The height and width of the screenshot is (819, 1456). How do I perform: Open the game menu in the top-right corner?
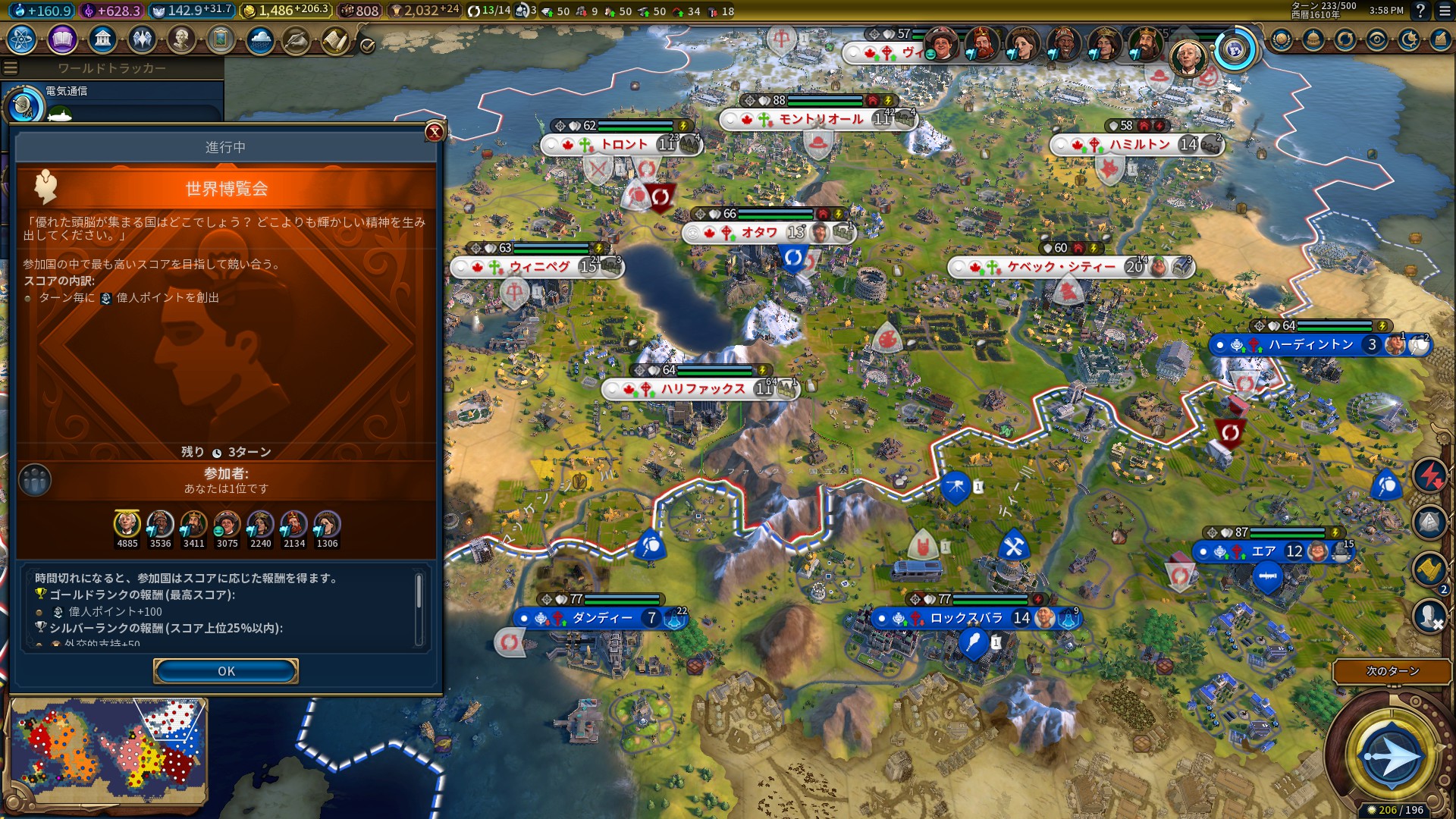1443,11
